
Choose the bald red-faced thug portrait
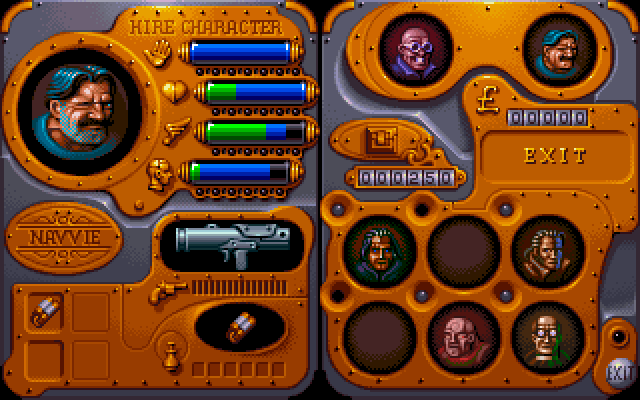pos(462,335)
